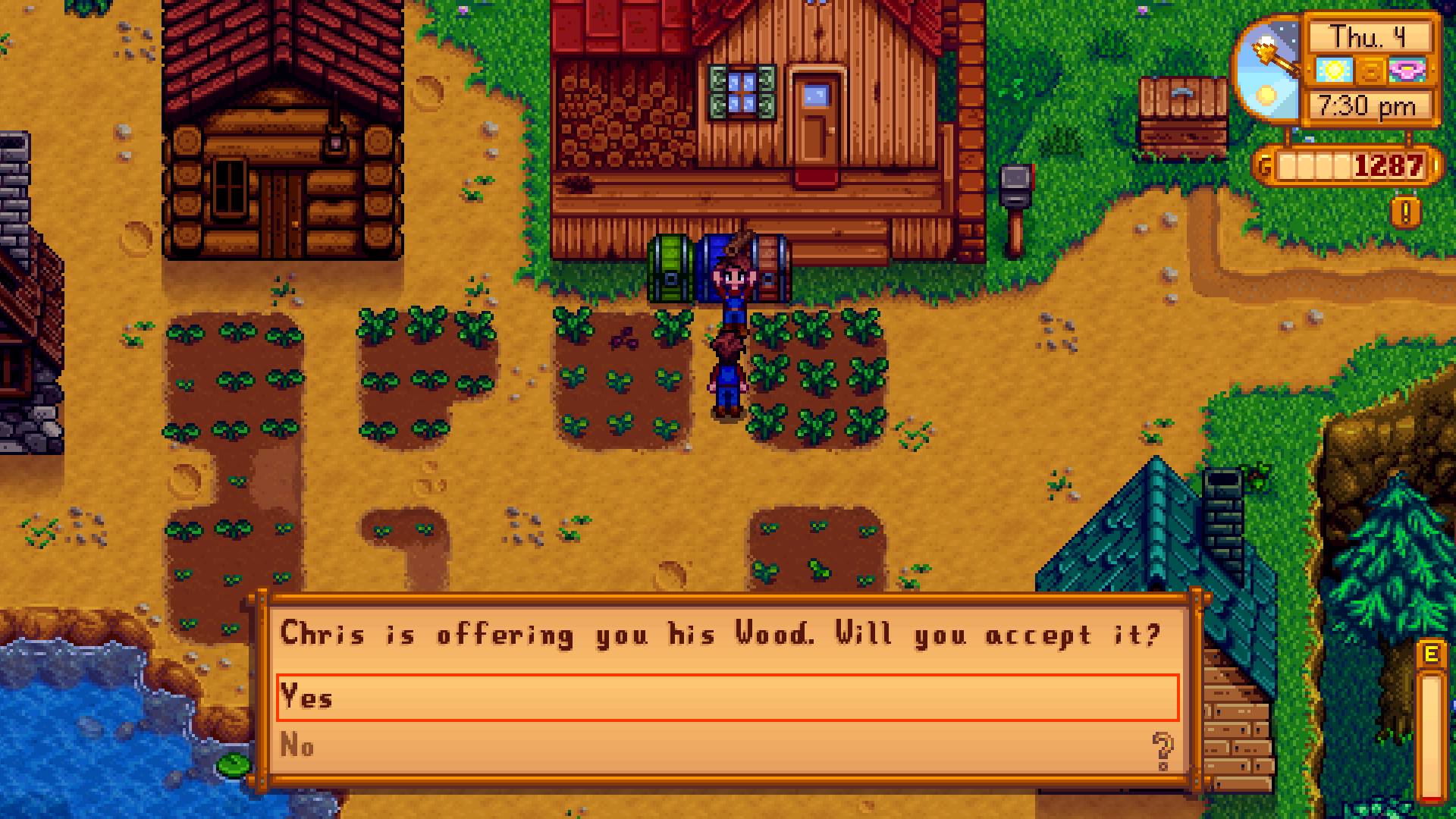Click the sun weather icon in the HUD
Image resolution: width=1456 pixels, height=819 pixels.
(x=1334, y=71)
